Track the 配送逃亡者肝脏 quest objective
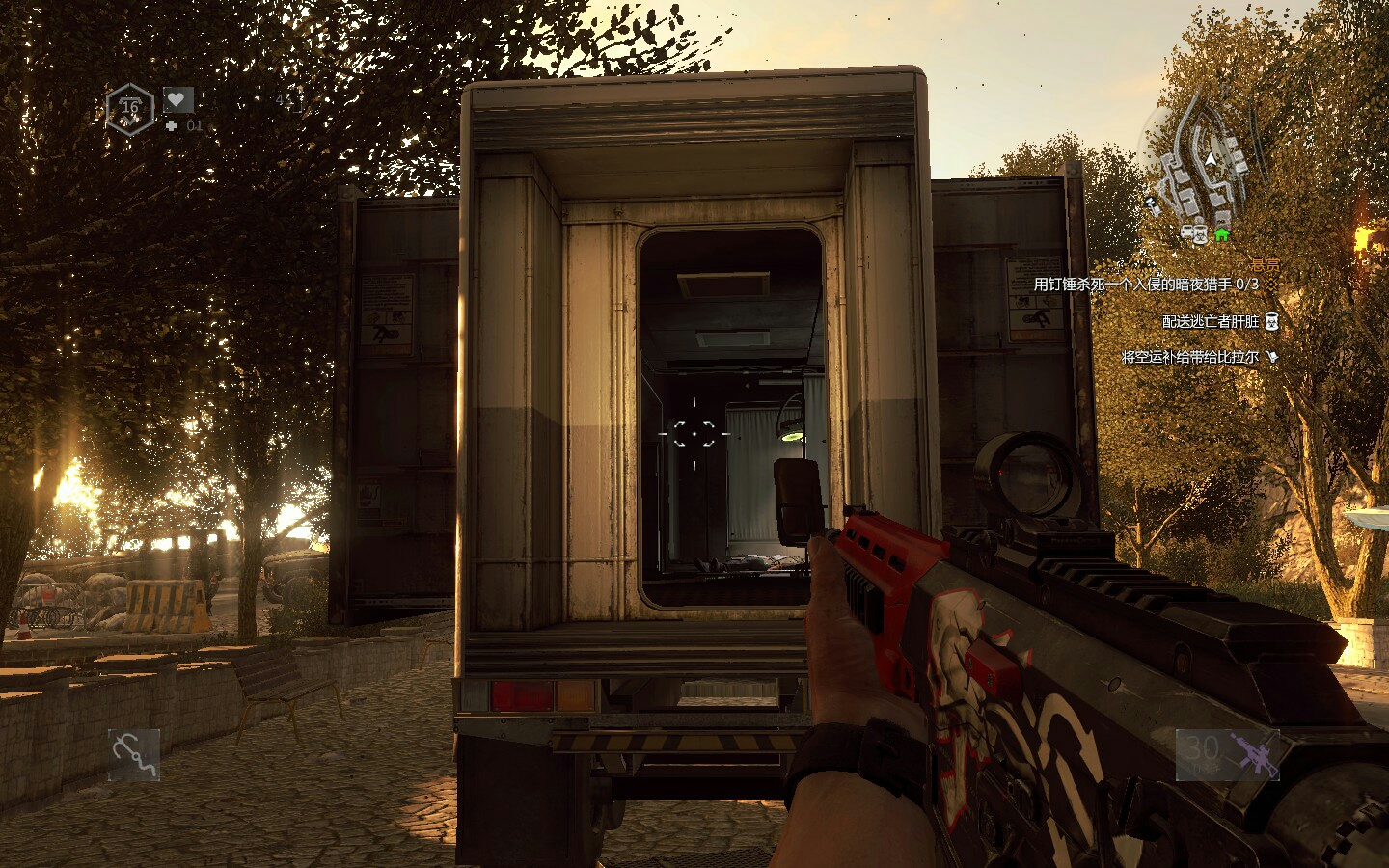 click(x=1211, y=322)
